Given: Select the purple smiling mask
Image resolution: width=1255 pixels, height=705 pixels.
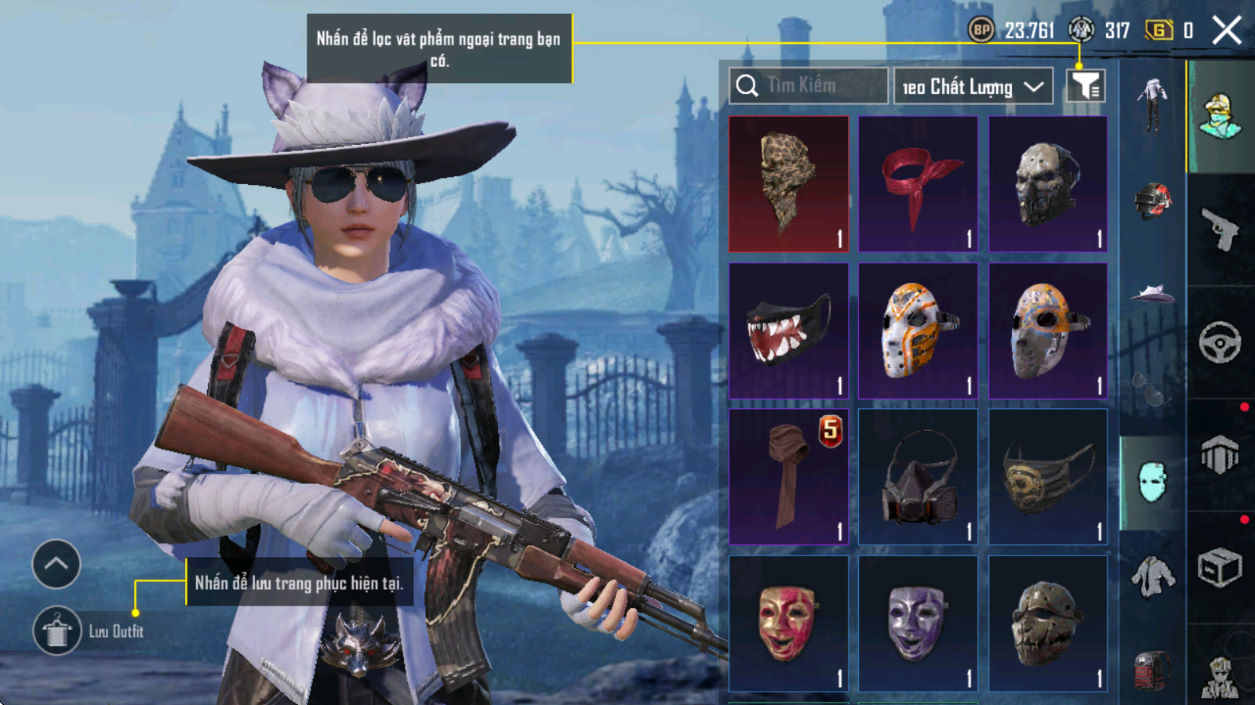Looking at the screenshot, I should (918, 623).
